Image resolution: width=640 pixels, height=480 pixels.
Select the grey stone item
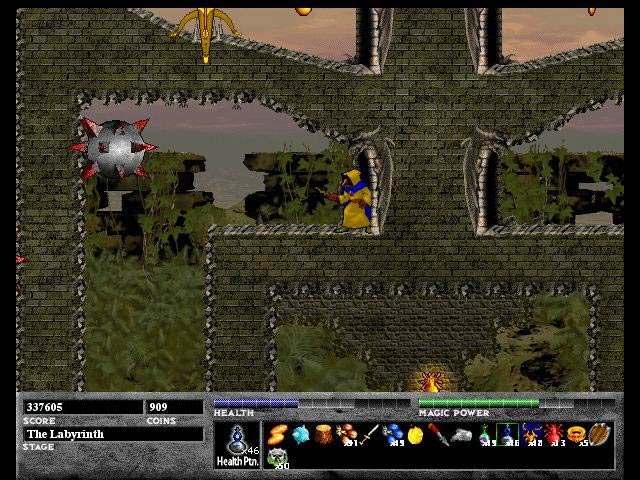point(461,434)
